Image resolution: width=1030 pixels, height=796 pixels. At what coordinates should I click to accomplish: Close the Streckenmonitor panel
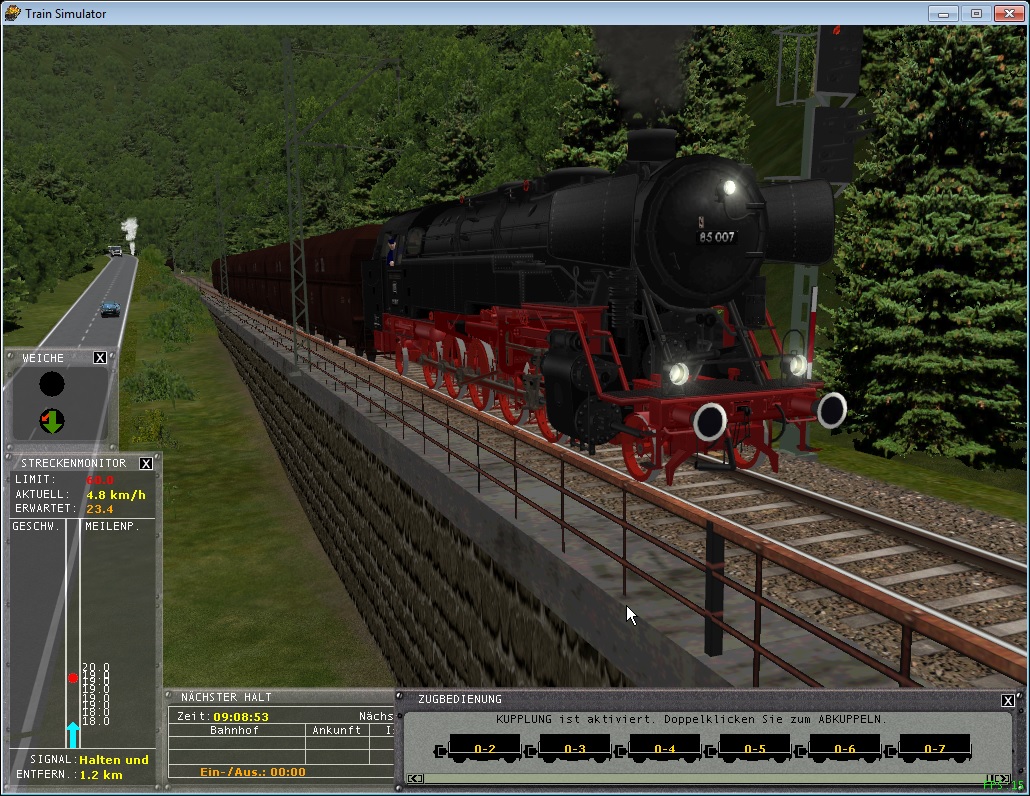tap(146, 463)
